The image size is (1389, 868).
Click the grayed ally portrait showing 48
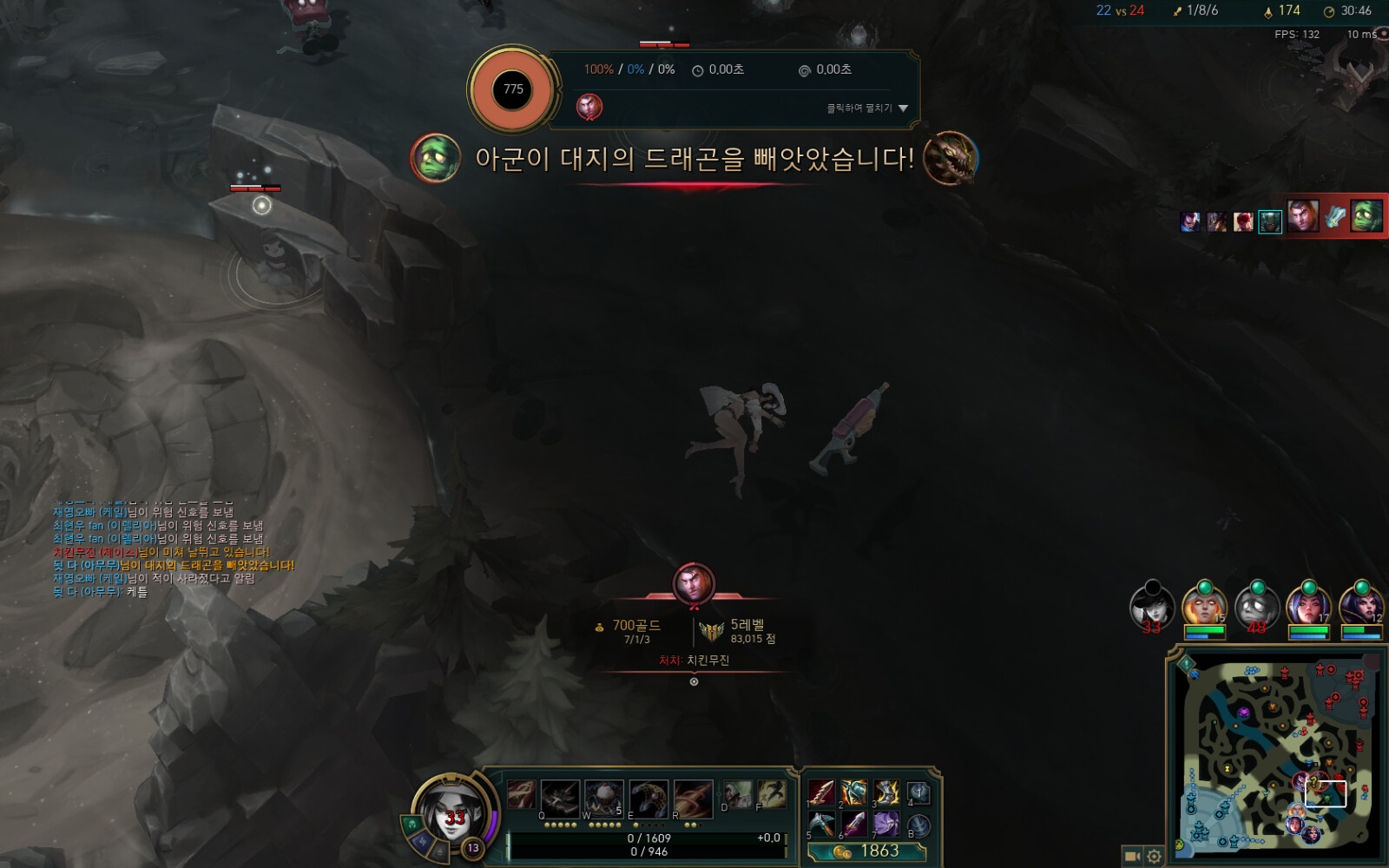tap(1257, 607)
